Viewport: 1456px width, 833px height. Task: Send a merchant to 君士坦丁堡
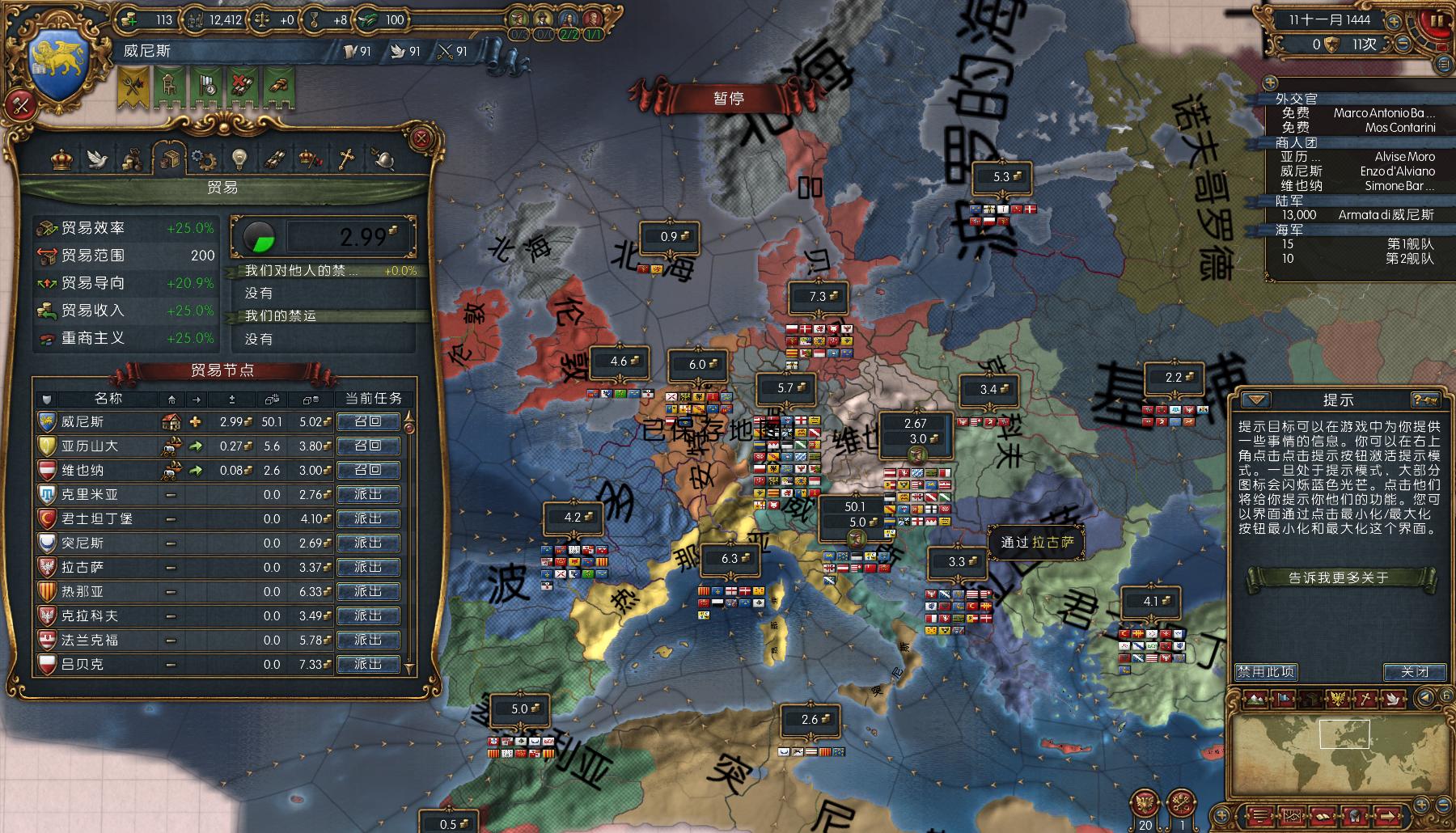368,518
